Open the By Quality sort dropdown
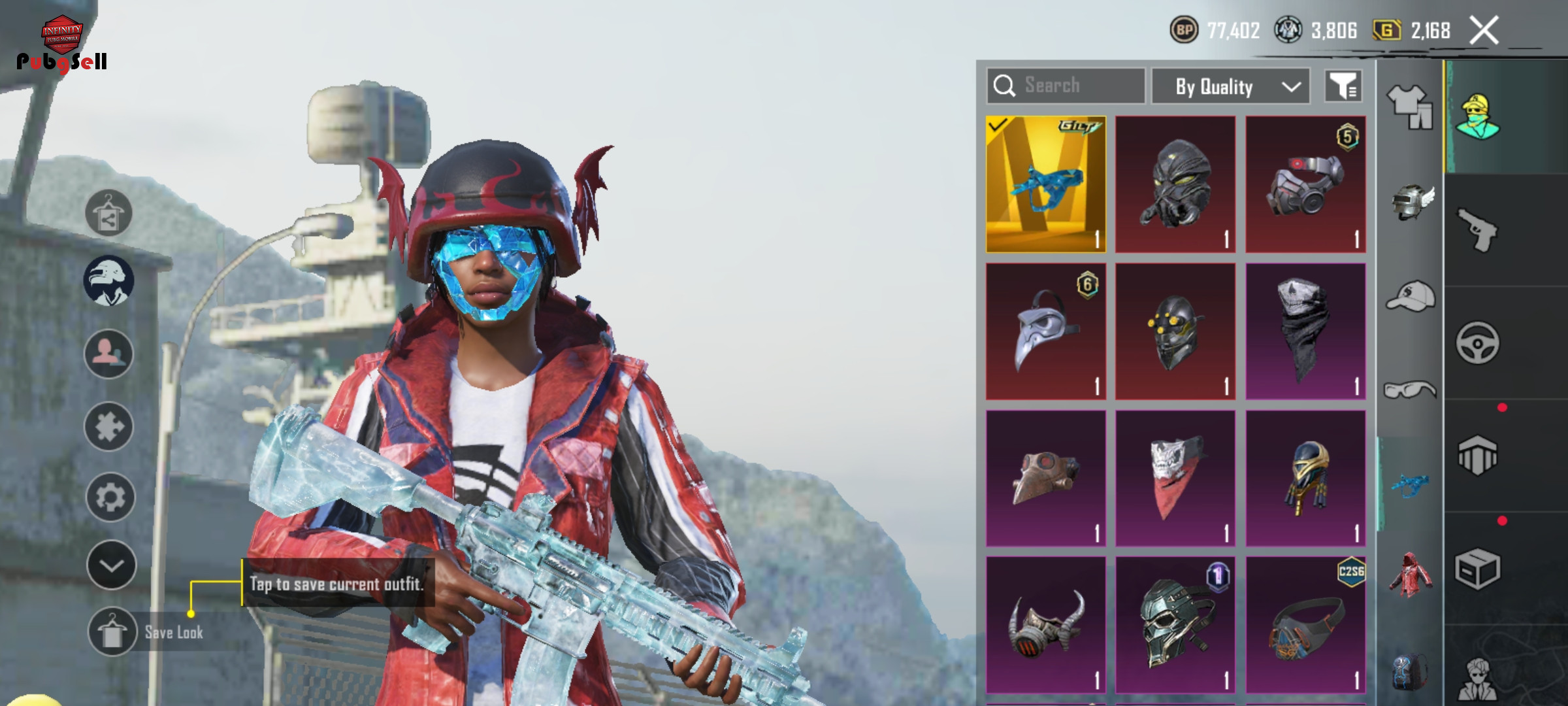1568x706 pixels. point(1231,86)
